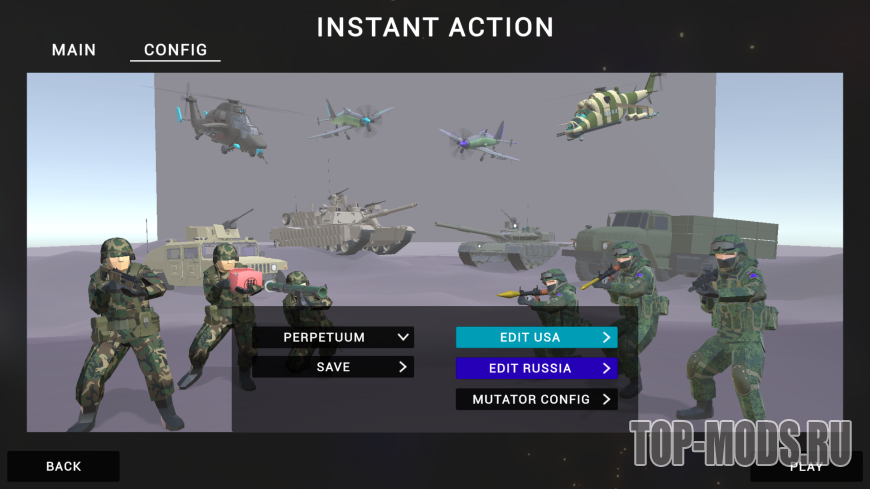Click the Save button
This screenshot has width=870, height=489.
[x=333, y=368]
